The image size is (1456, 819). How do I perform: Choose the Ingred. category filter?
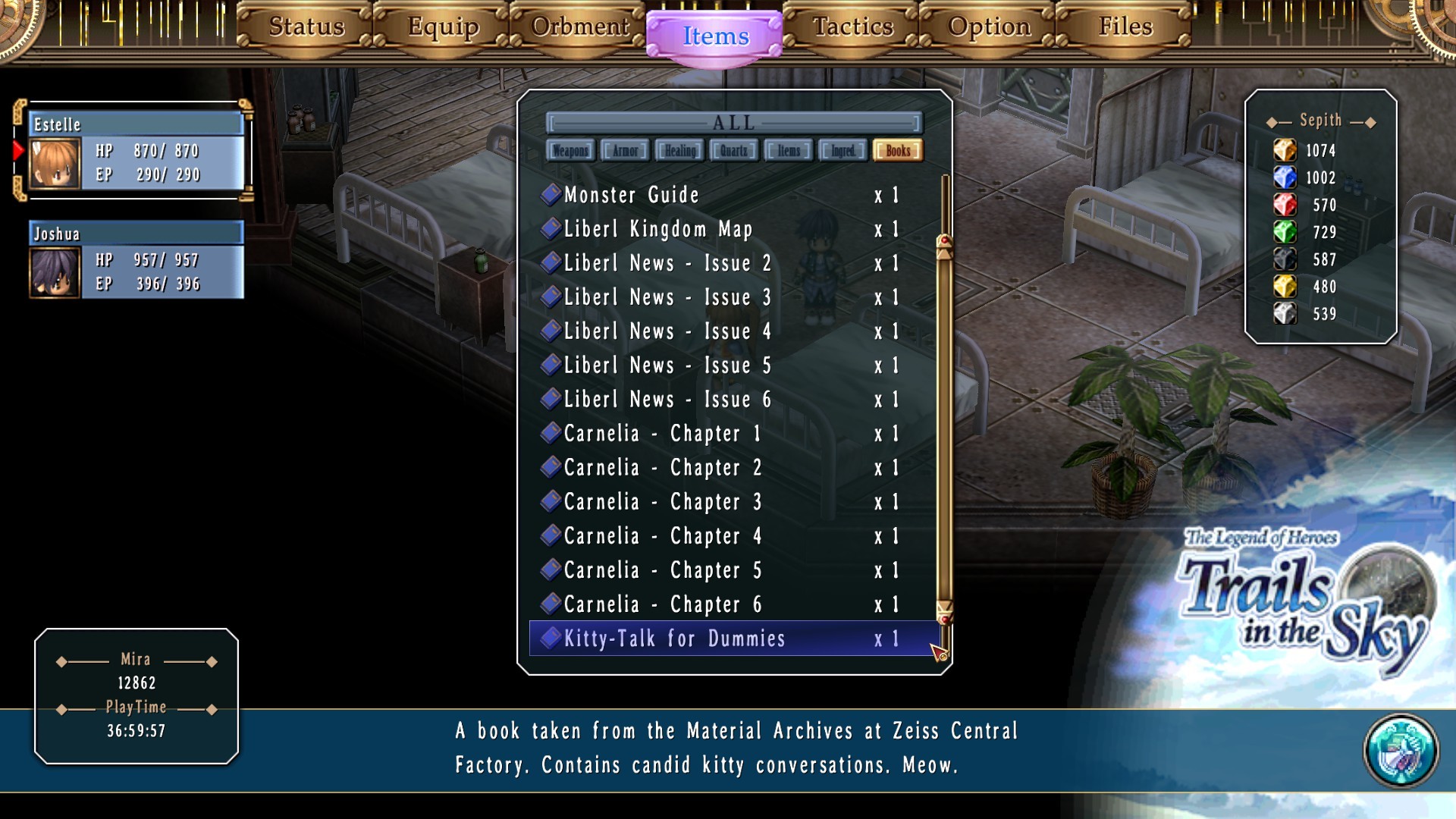tap(843, 151)
